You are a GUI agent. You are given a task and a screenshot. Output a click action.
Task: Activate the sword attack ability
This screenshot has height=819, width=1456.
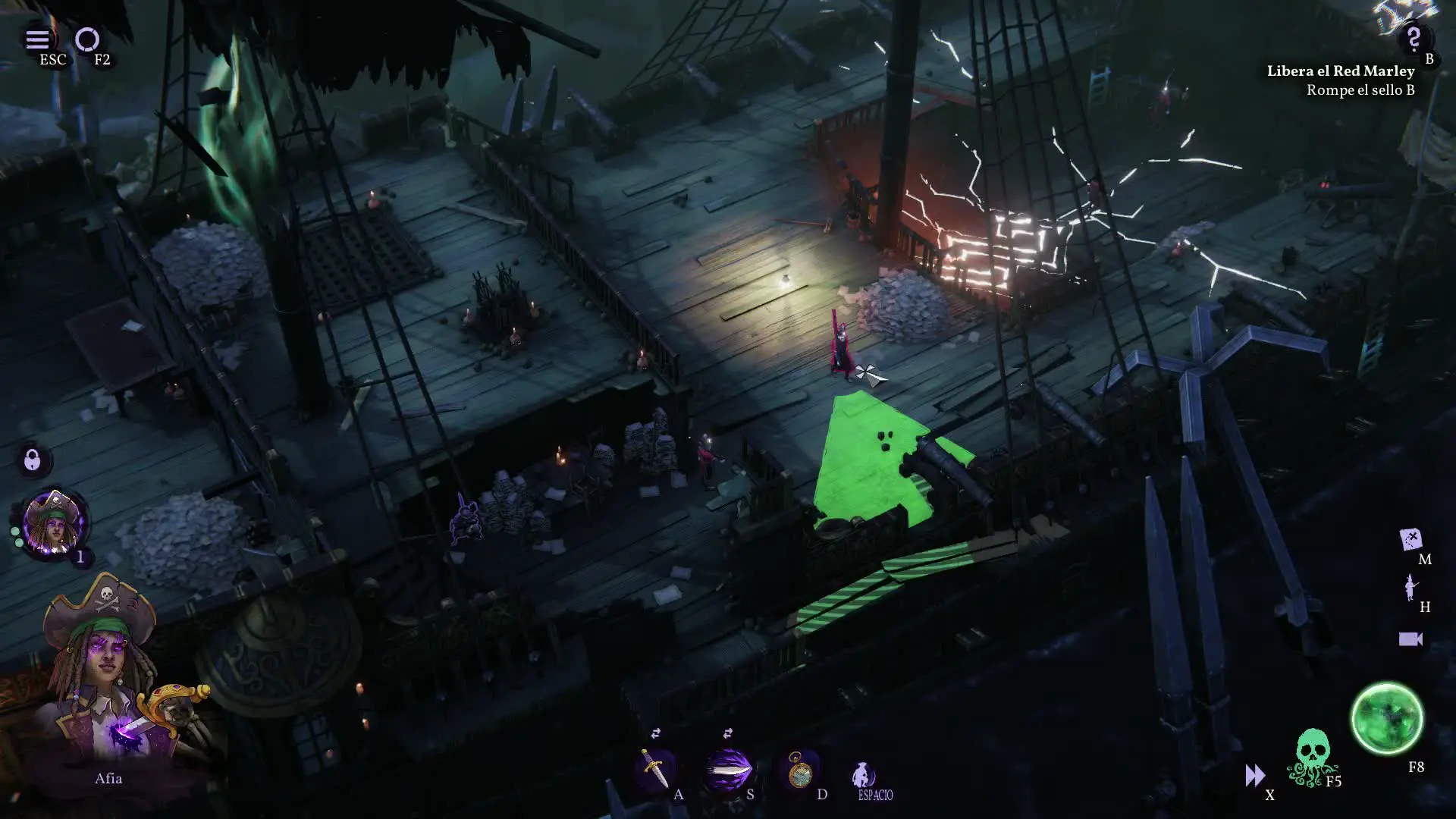point(654,769)
